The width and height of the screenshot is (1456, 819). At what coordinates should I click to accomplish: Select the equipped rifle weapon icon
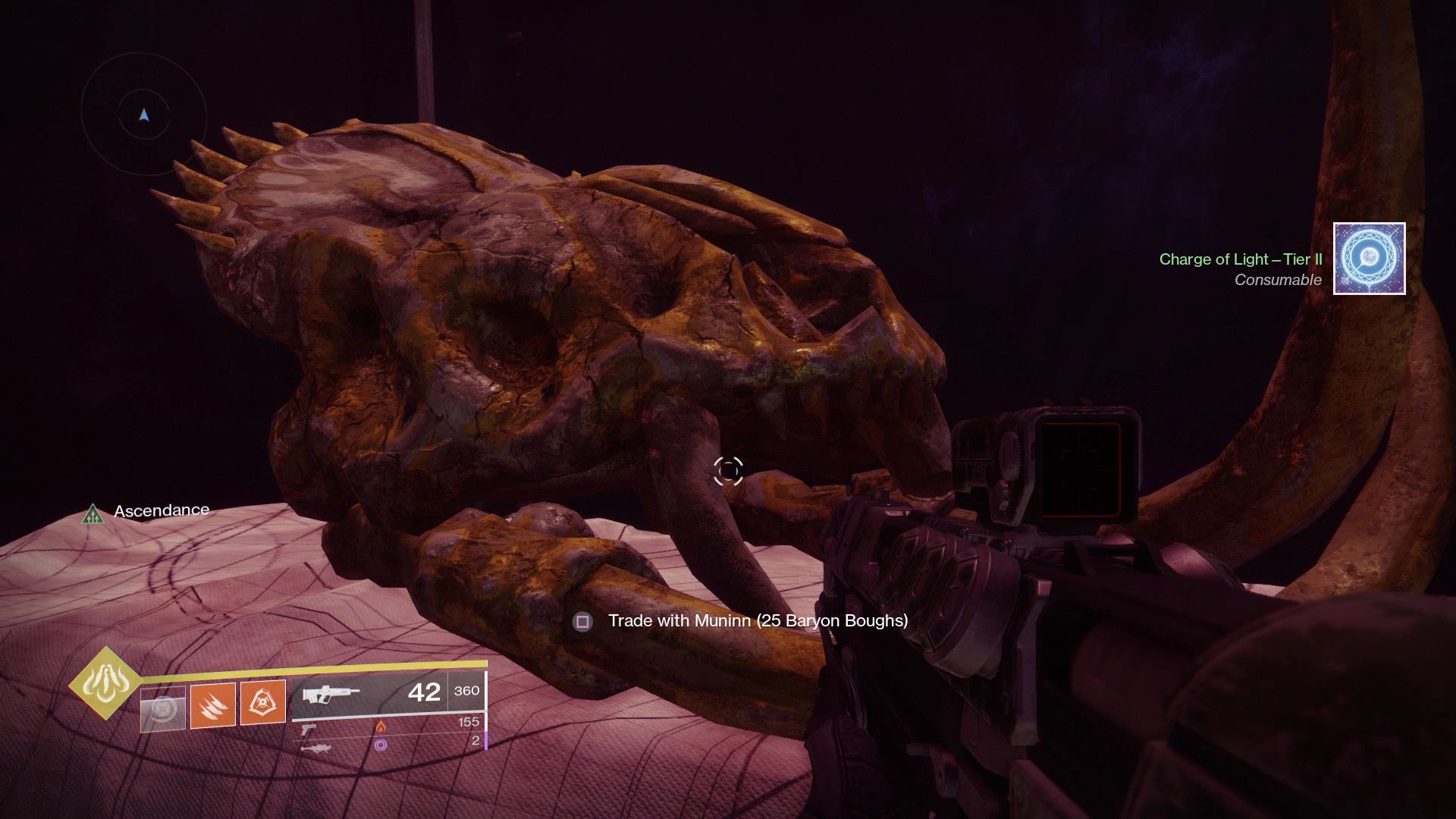331,695
